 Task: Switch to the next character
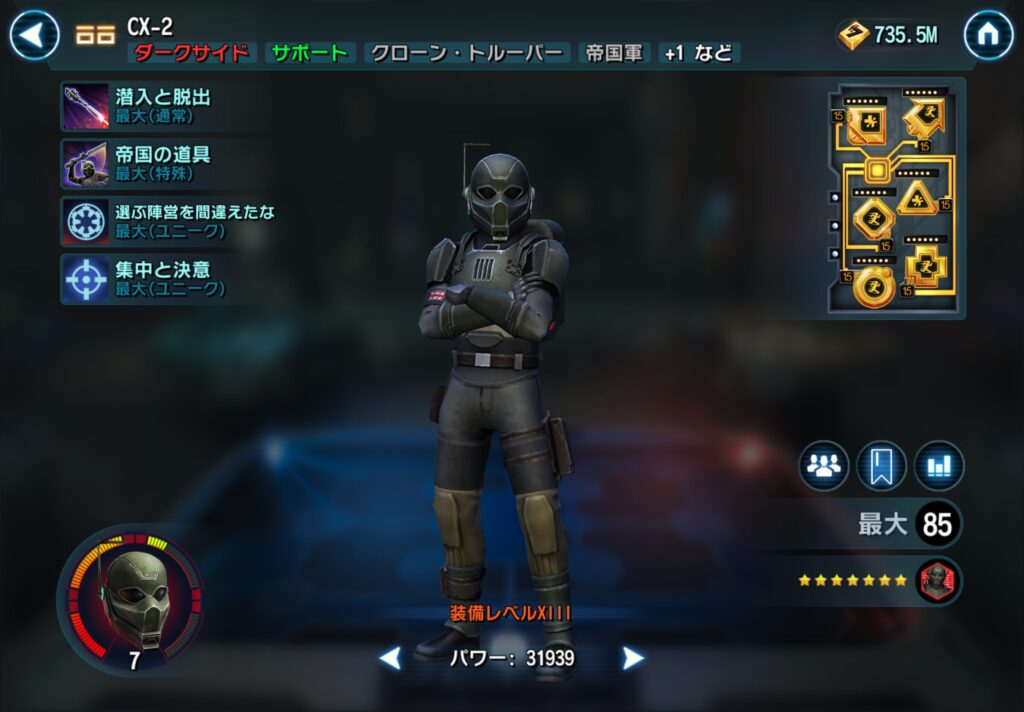tap(633, 658)
